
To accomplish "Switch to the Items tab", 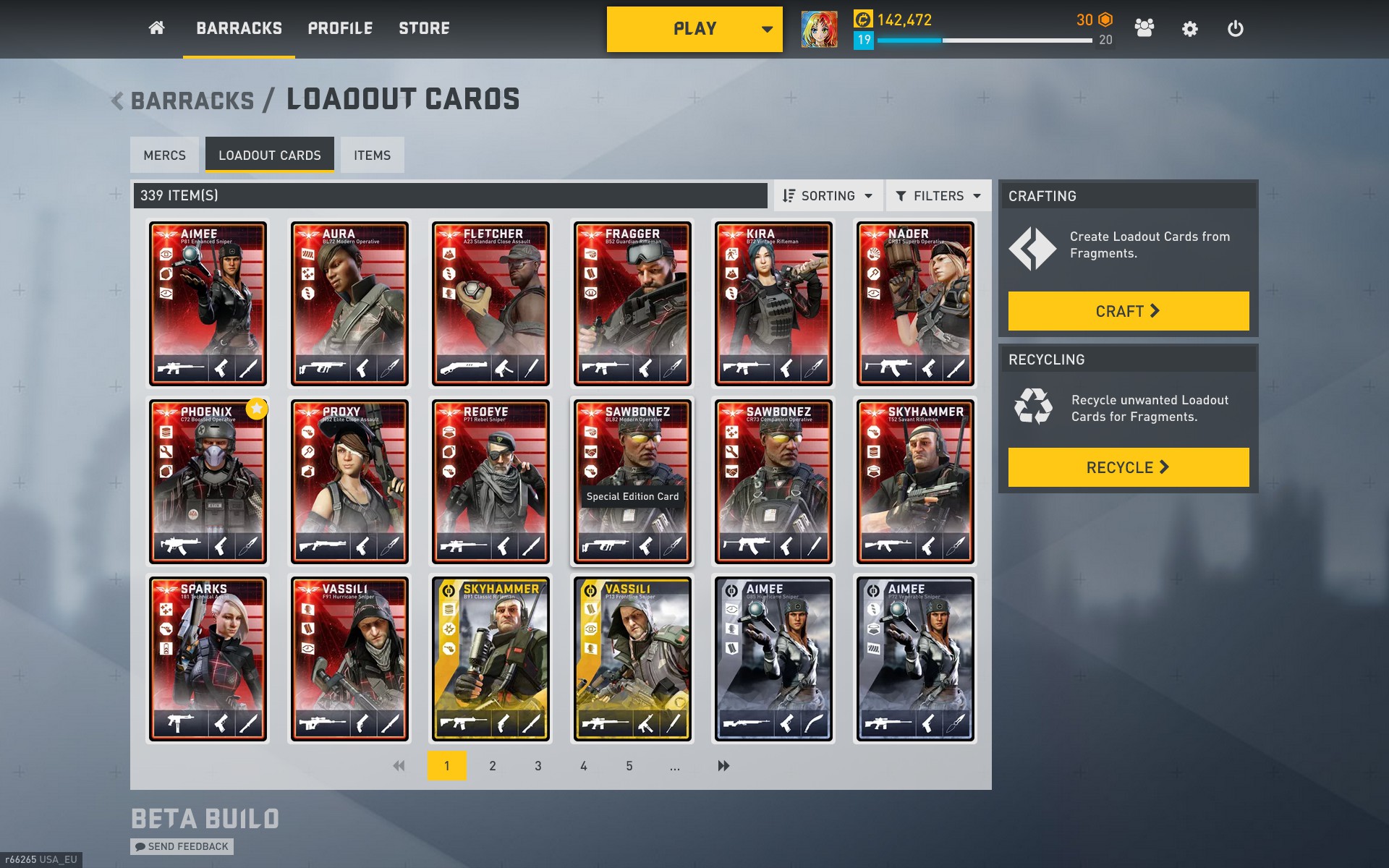I will [x=372, y=155].
